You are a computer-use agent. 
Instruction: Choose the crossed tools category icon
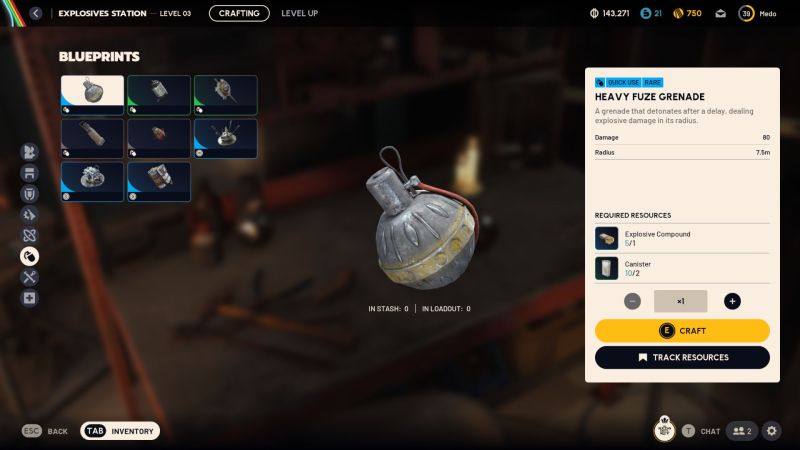[29, 277]
